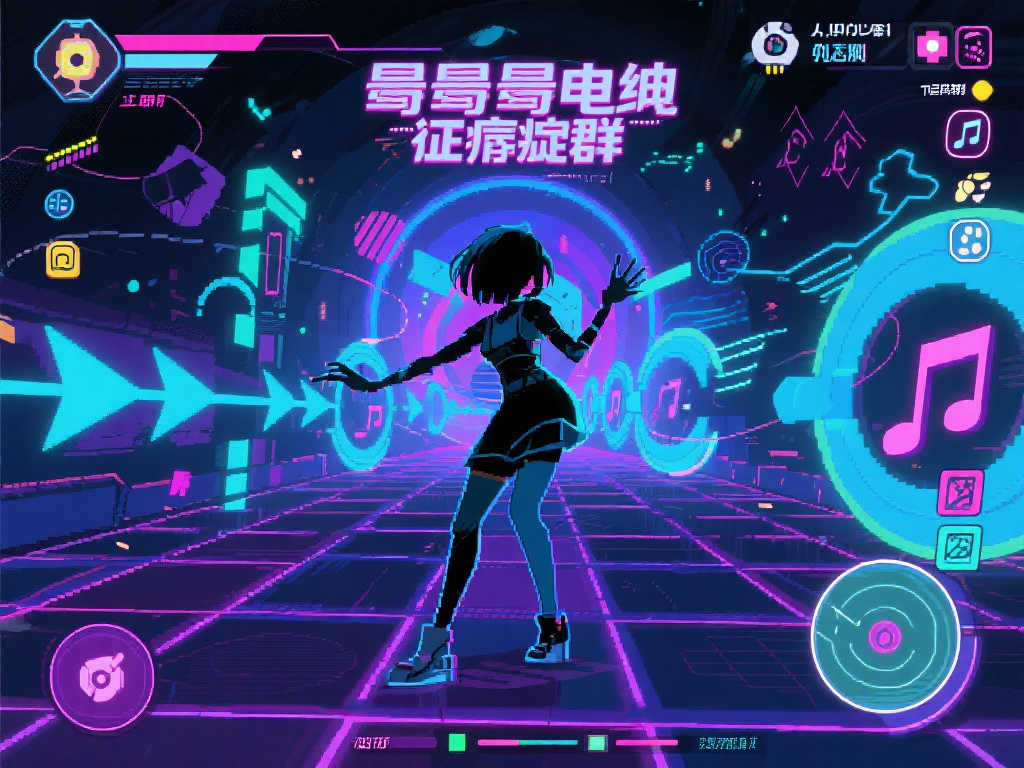Tap the purple disc button

click(x=102, y=678)
